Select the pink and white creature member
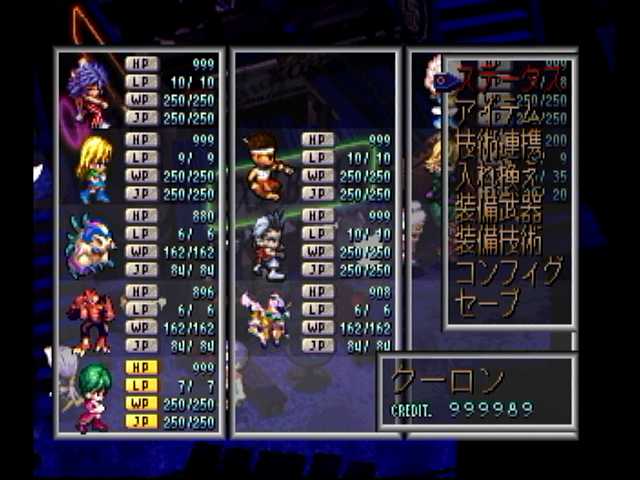640x480 pixels. tap(266, 320)
